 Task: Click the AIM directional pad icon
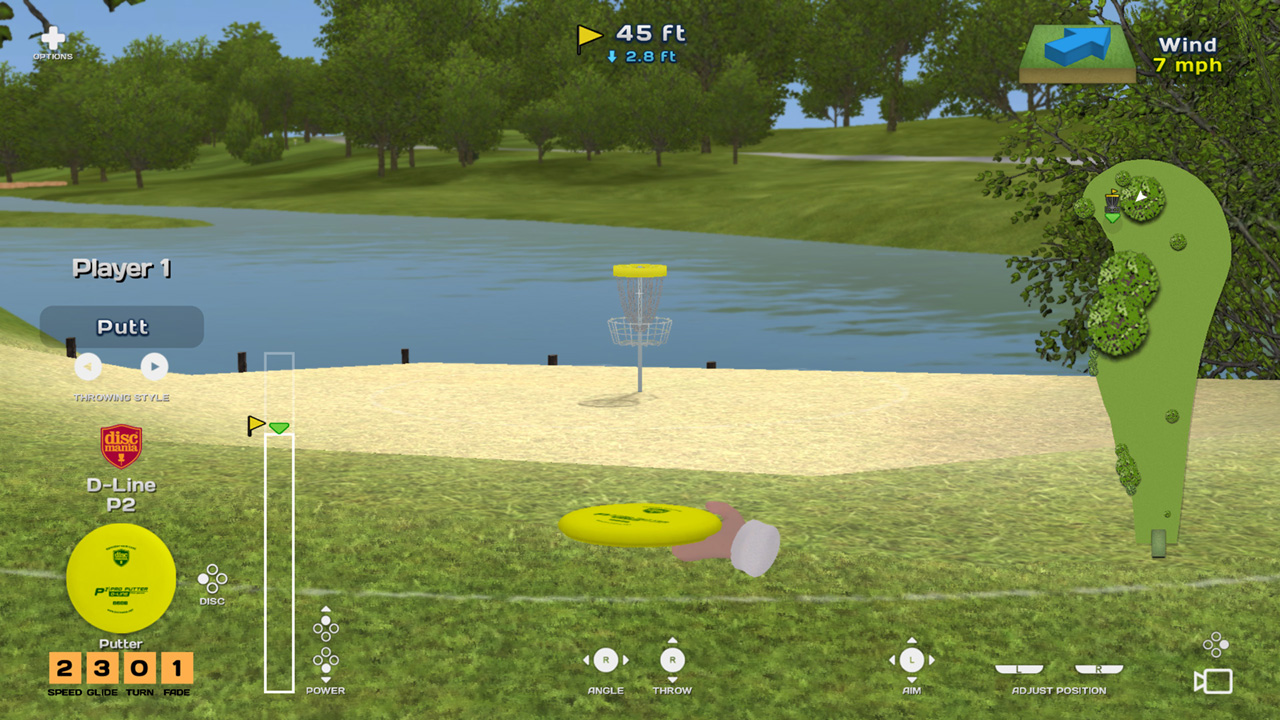click(x=911, y=659)
